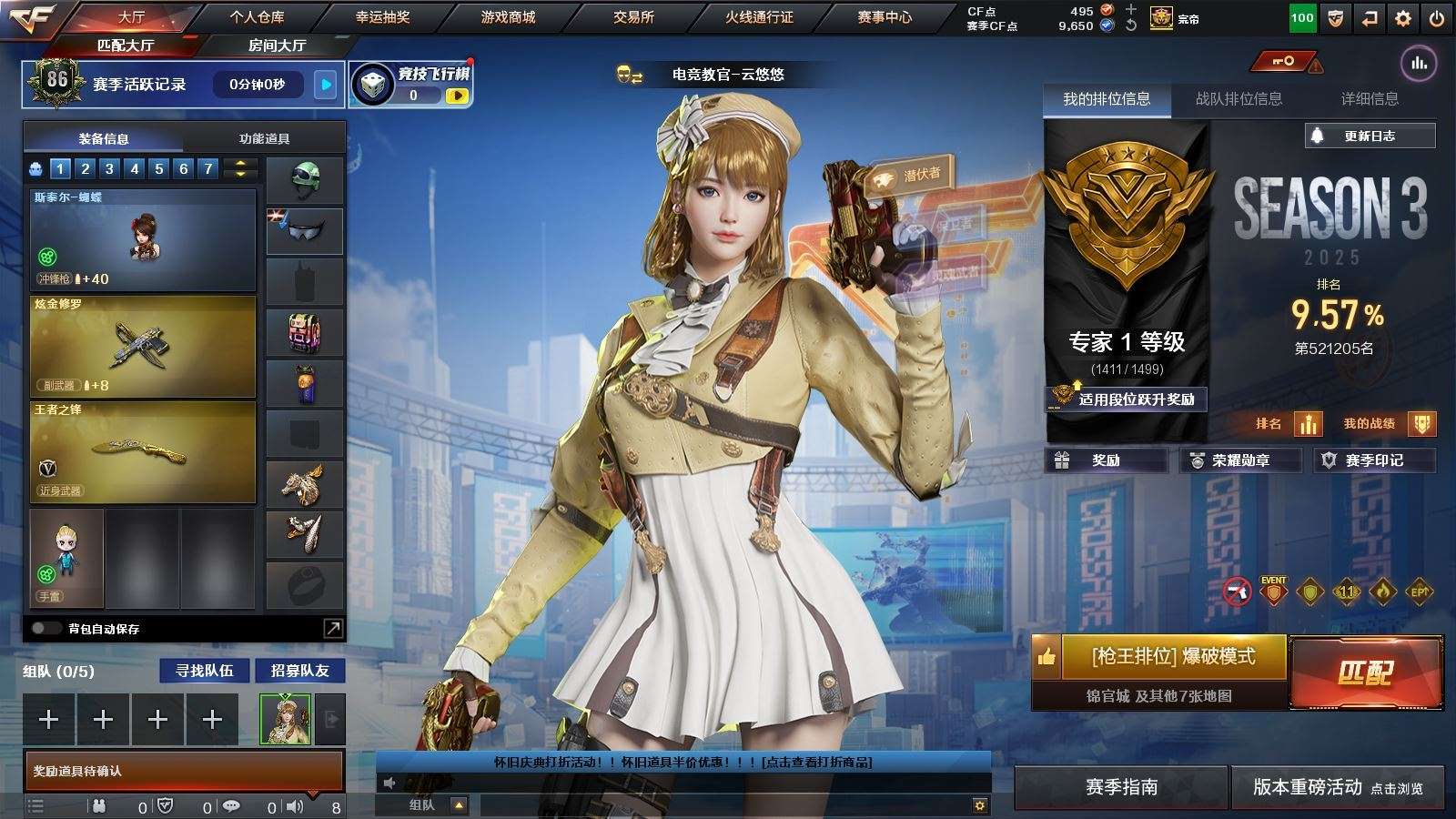Choose the 荣耀勋章 button

coord(1240,460)
